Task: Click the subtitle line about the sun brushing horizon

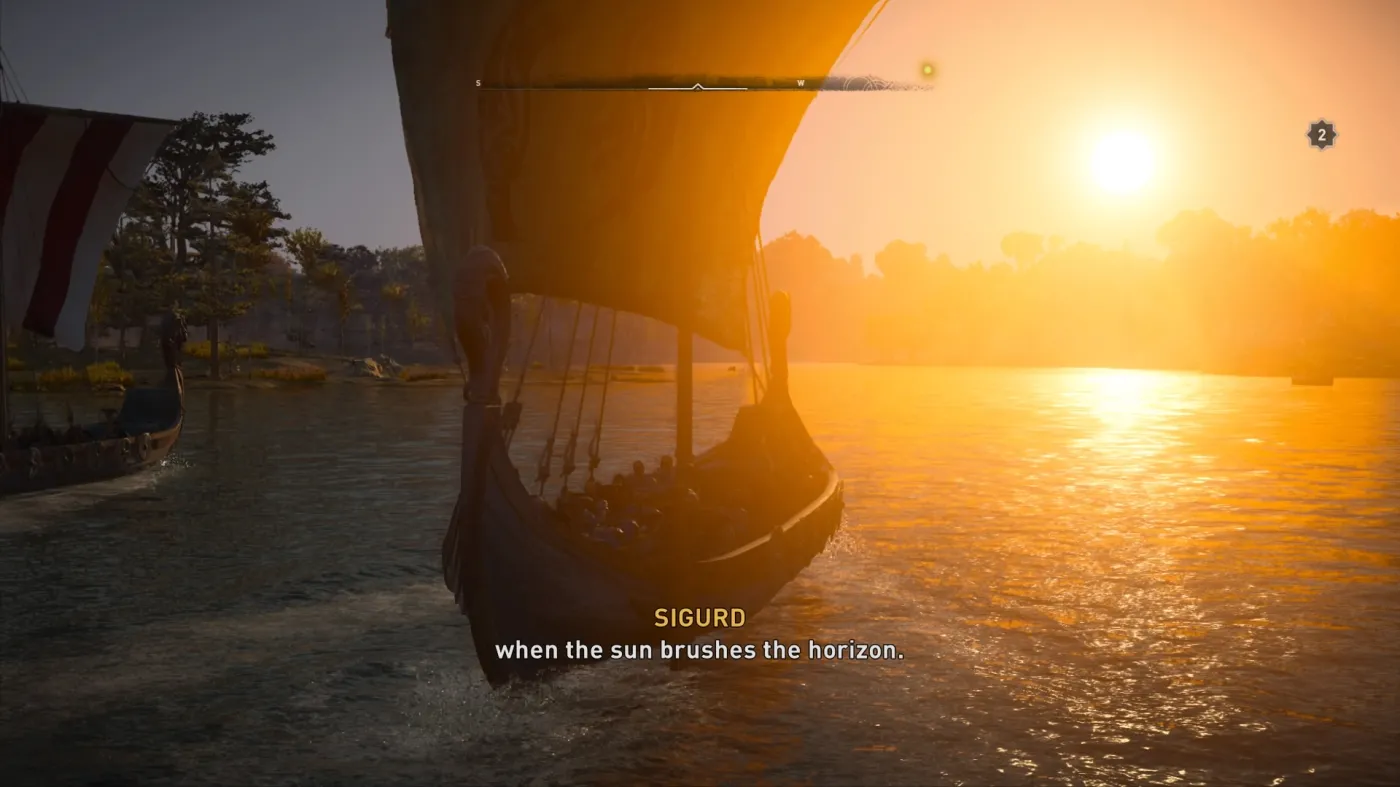Action: tap(701, 650)
